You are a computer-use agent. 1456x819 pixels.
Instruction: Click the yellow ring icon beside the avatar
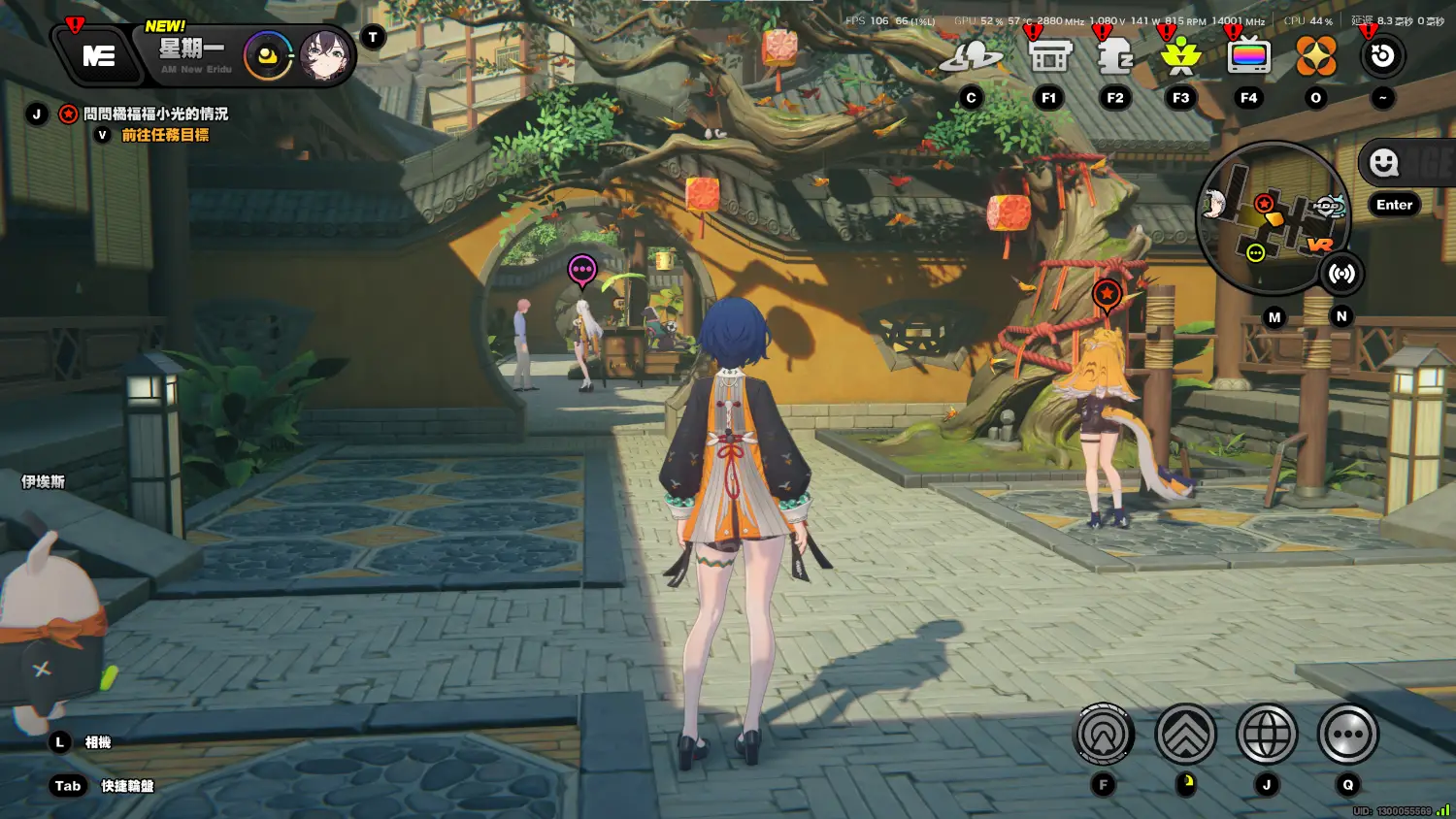[268, 56]
